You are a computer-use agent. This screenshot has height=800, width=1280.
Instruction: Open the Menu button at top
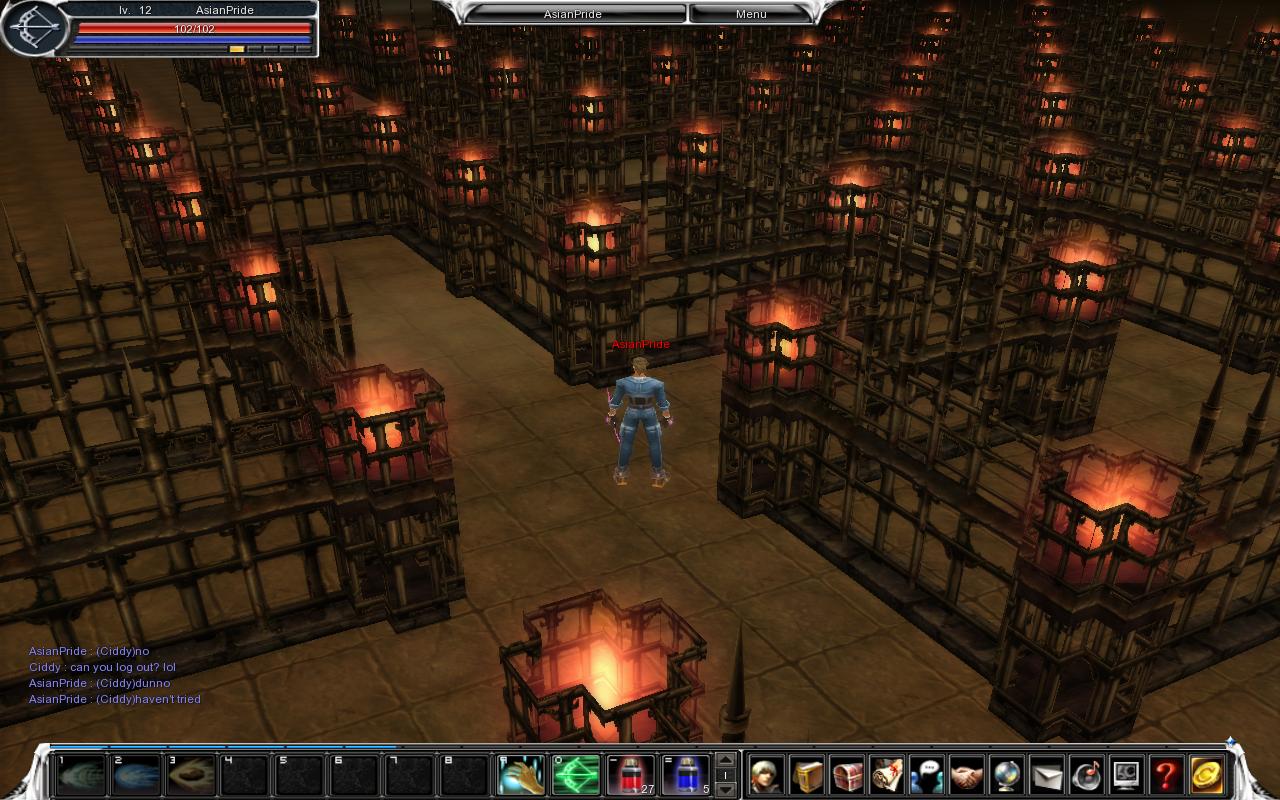point(751,14)
